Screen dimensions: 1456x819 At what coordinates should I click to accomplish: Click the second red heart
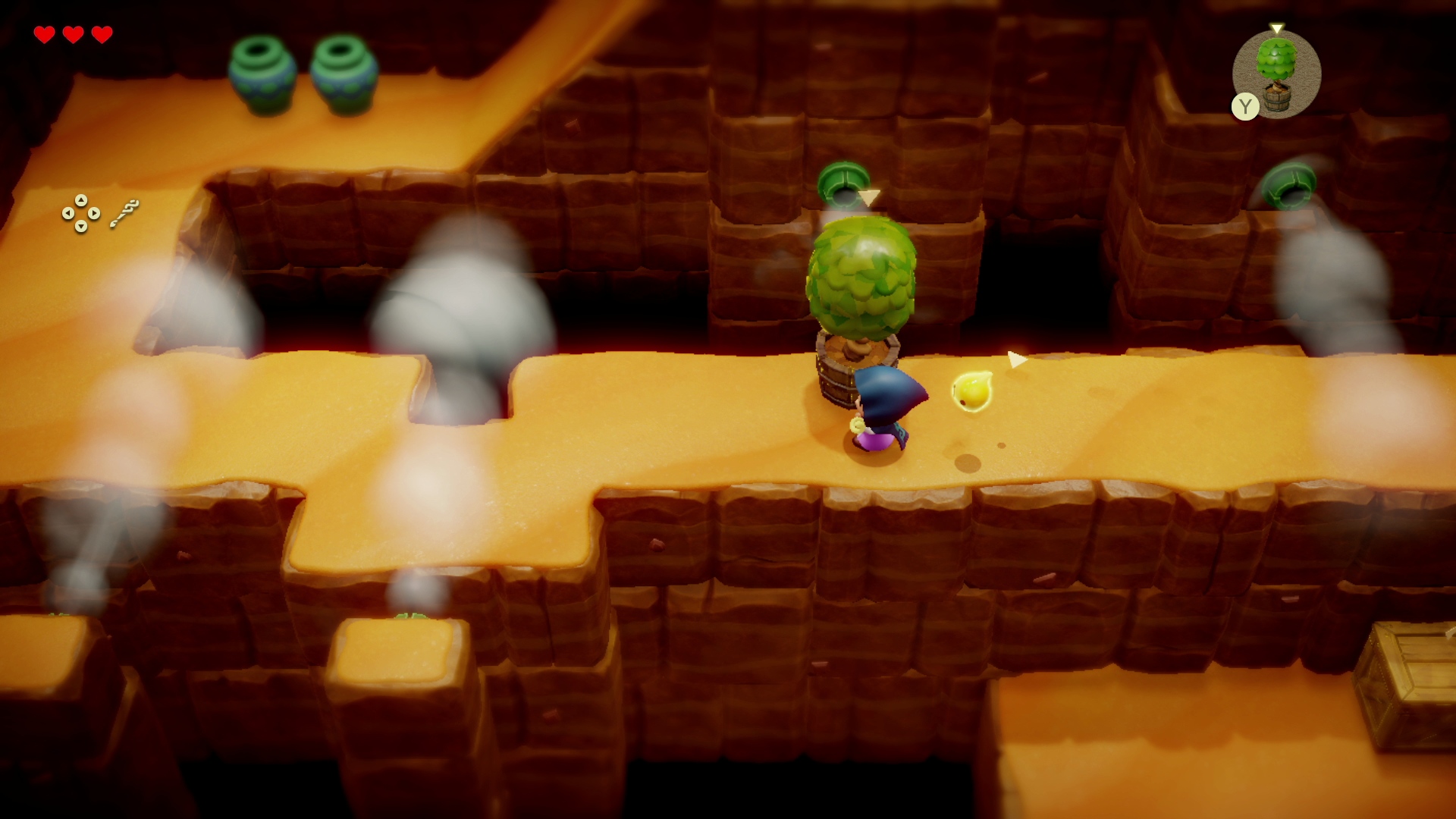pos(73,34)
